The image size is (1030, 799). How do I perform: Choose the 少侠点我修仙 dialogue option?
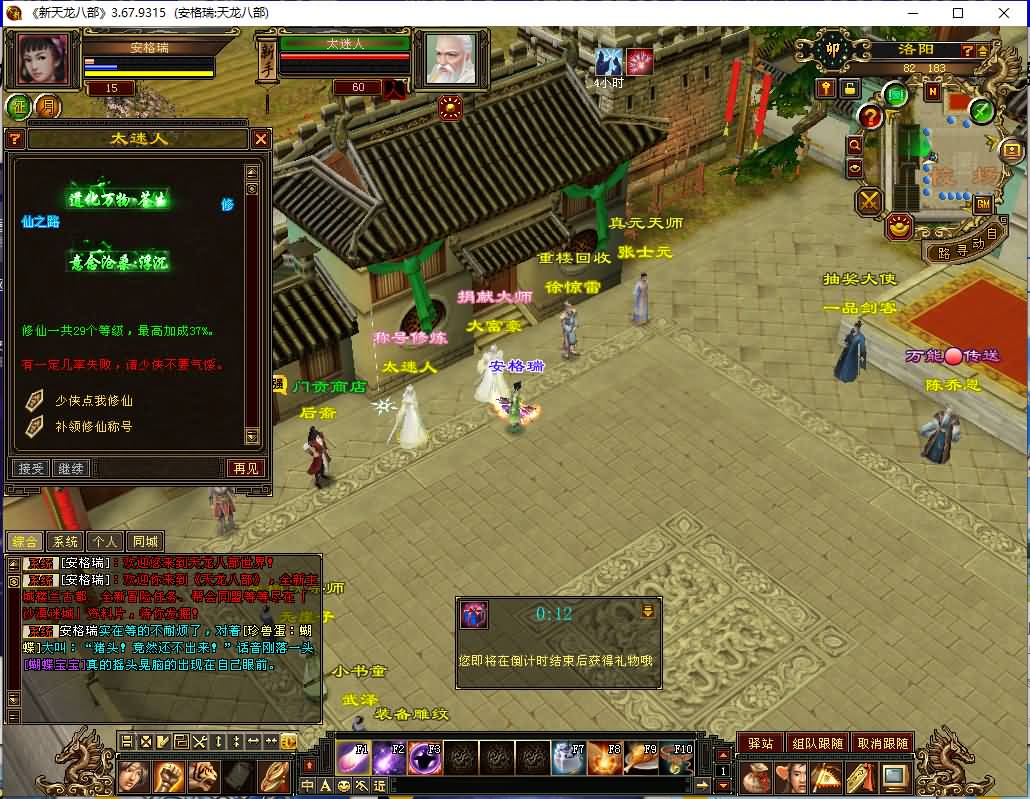pyautogui.click(x=93, y=400)
